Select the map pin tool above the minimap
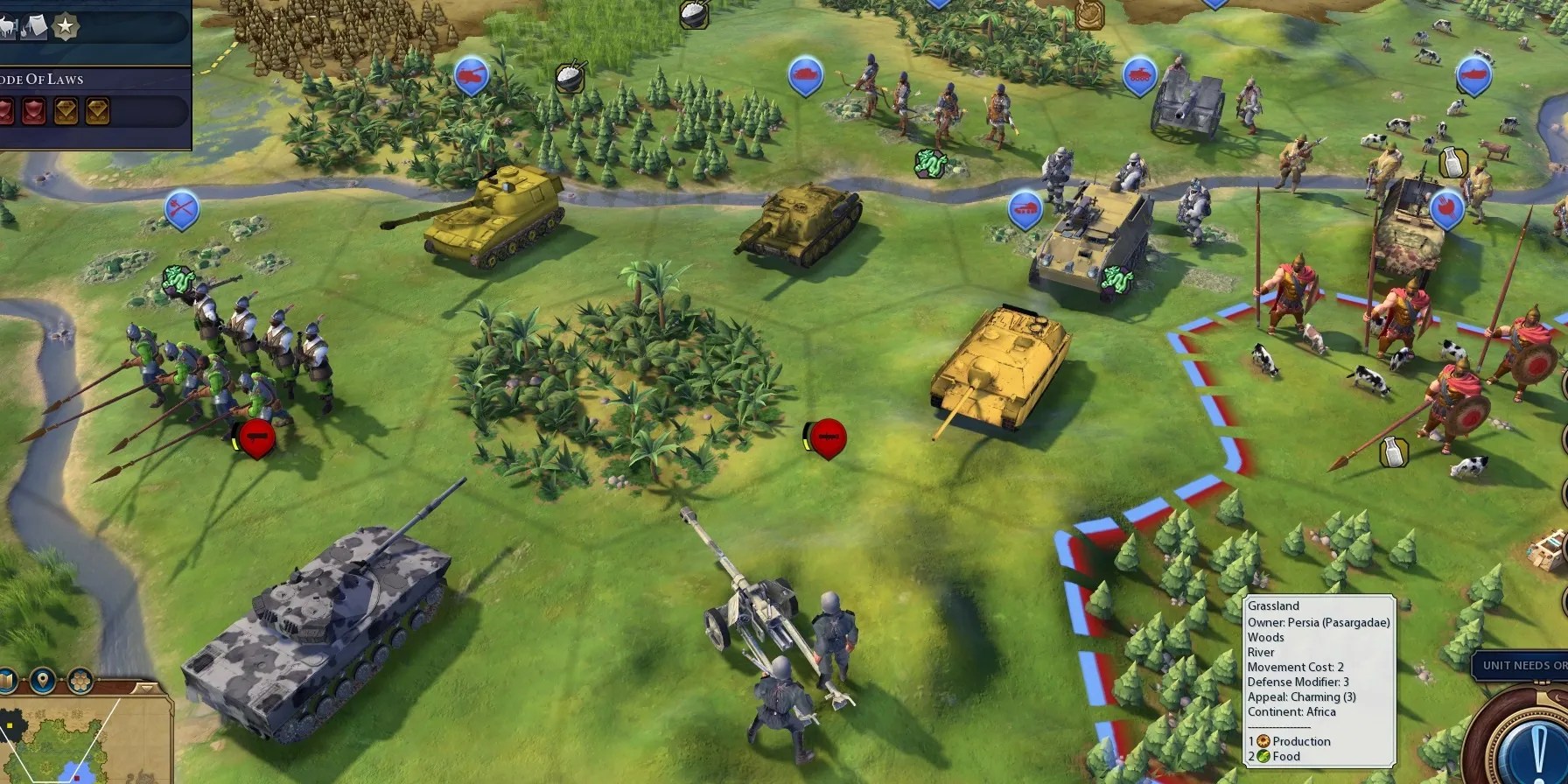The height and width of the screenshot is (784, 1568). click(x=43, y=681)
